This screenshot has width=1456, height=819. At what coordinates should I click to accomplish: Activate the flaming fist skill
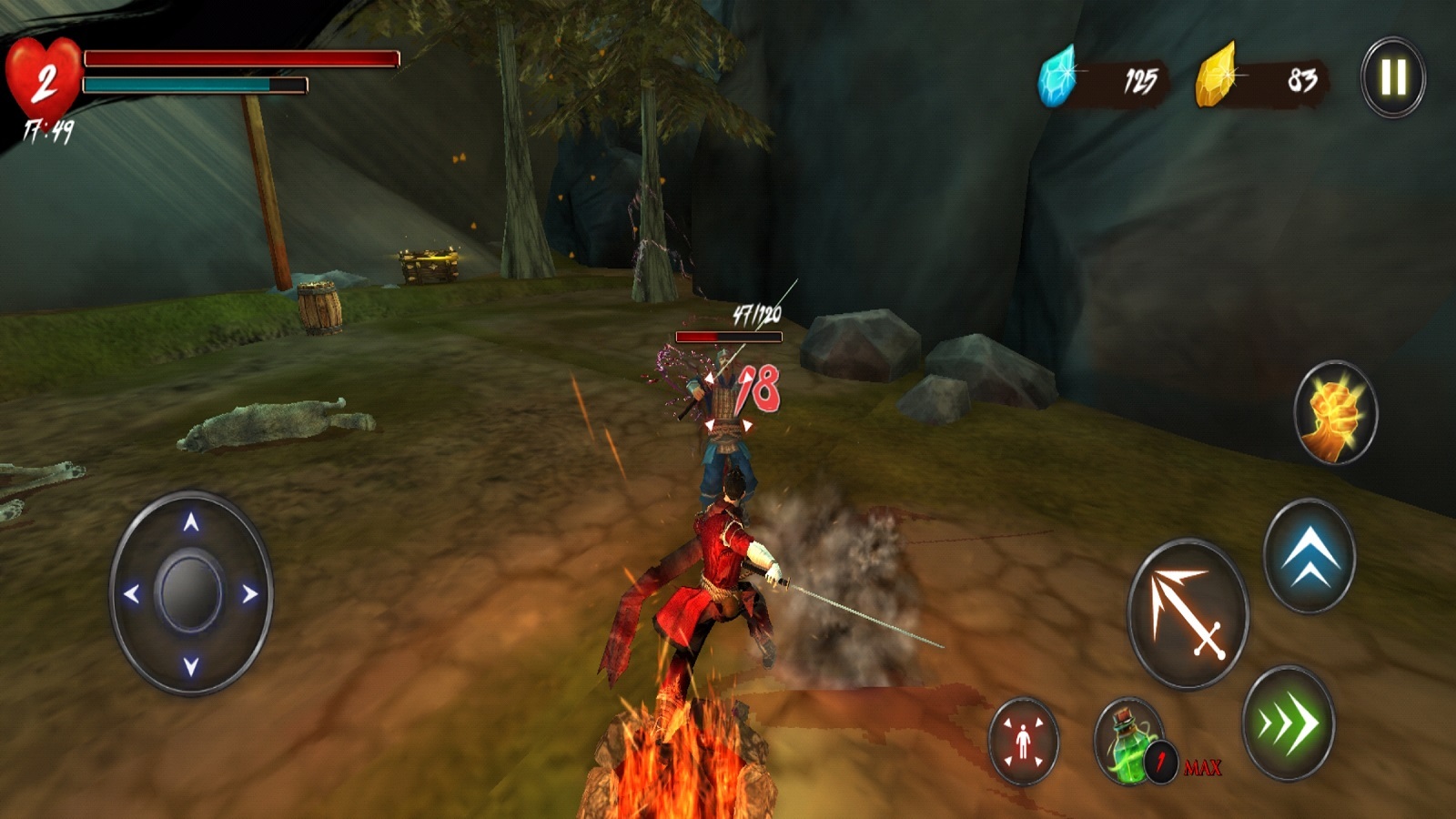coord(1335,413)
